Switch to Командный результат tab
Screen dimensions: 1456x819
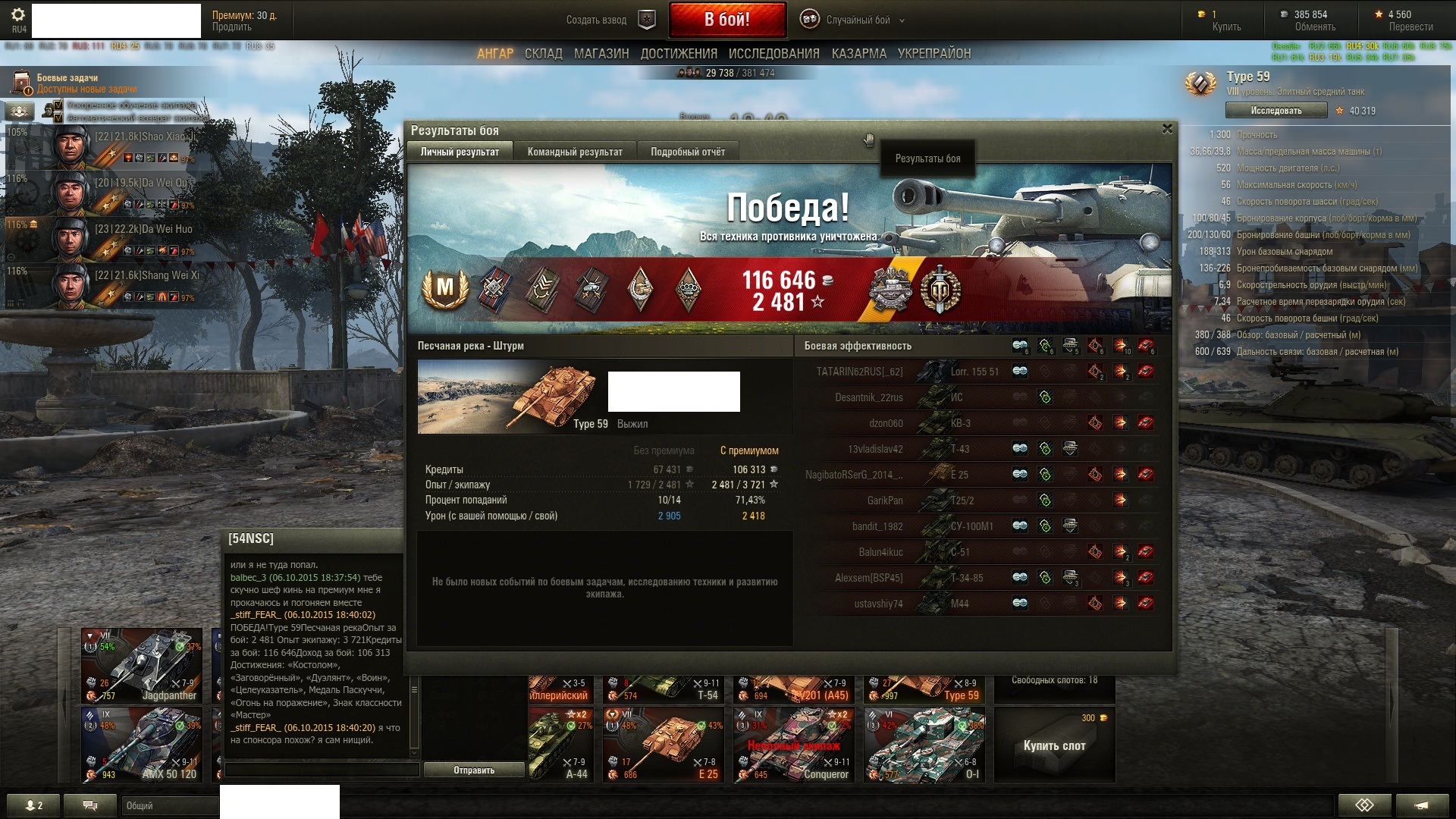(574, 152)
